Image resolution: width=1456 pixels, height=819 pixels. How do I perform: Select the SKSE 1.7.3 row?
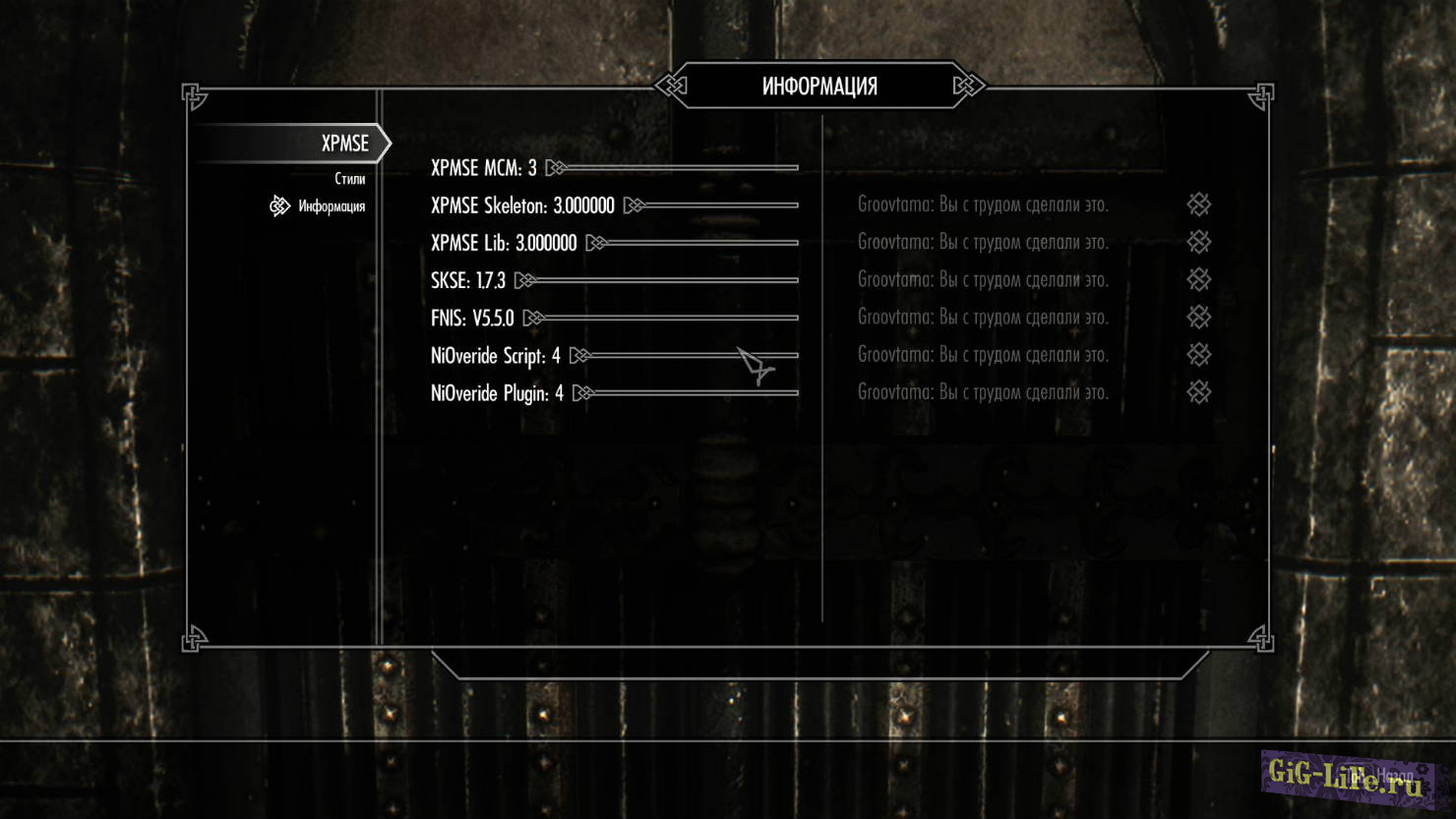click(468, 280)
